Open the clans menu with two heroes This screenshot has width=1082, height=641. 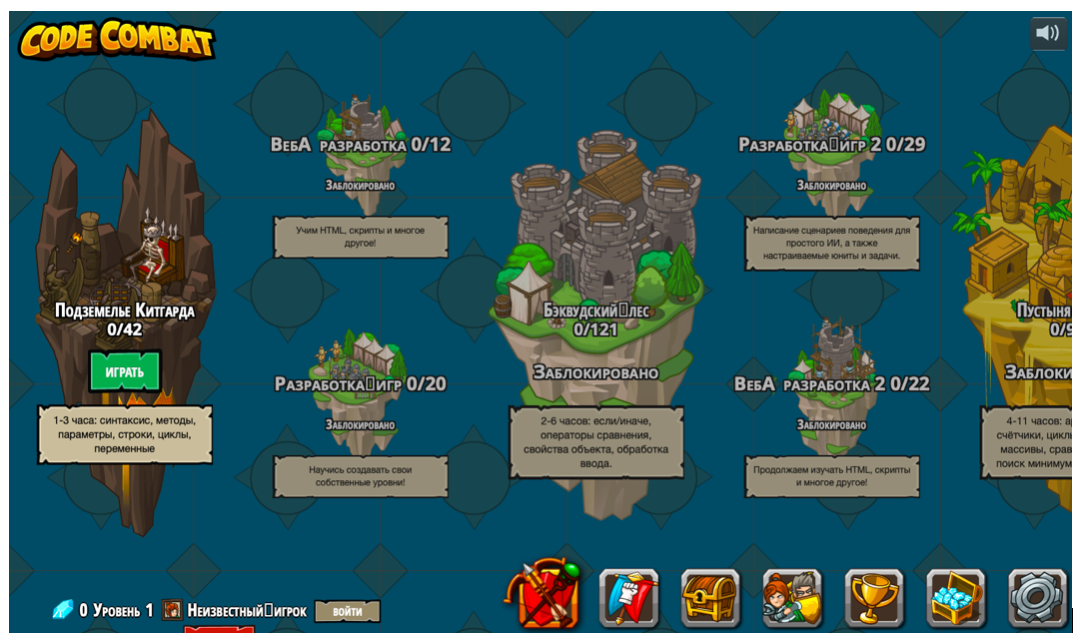coord(792,598)
